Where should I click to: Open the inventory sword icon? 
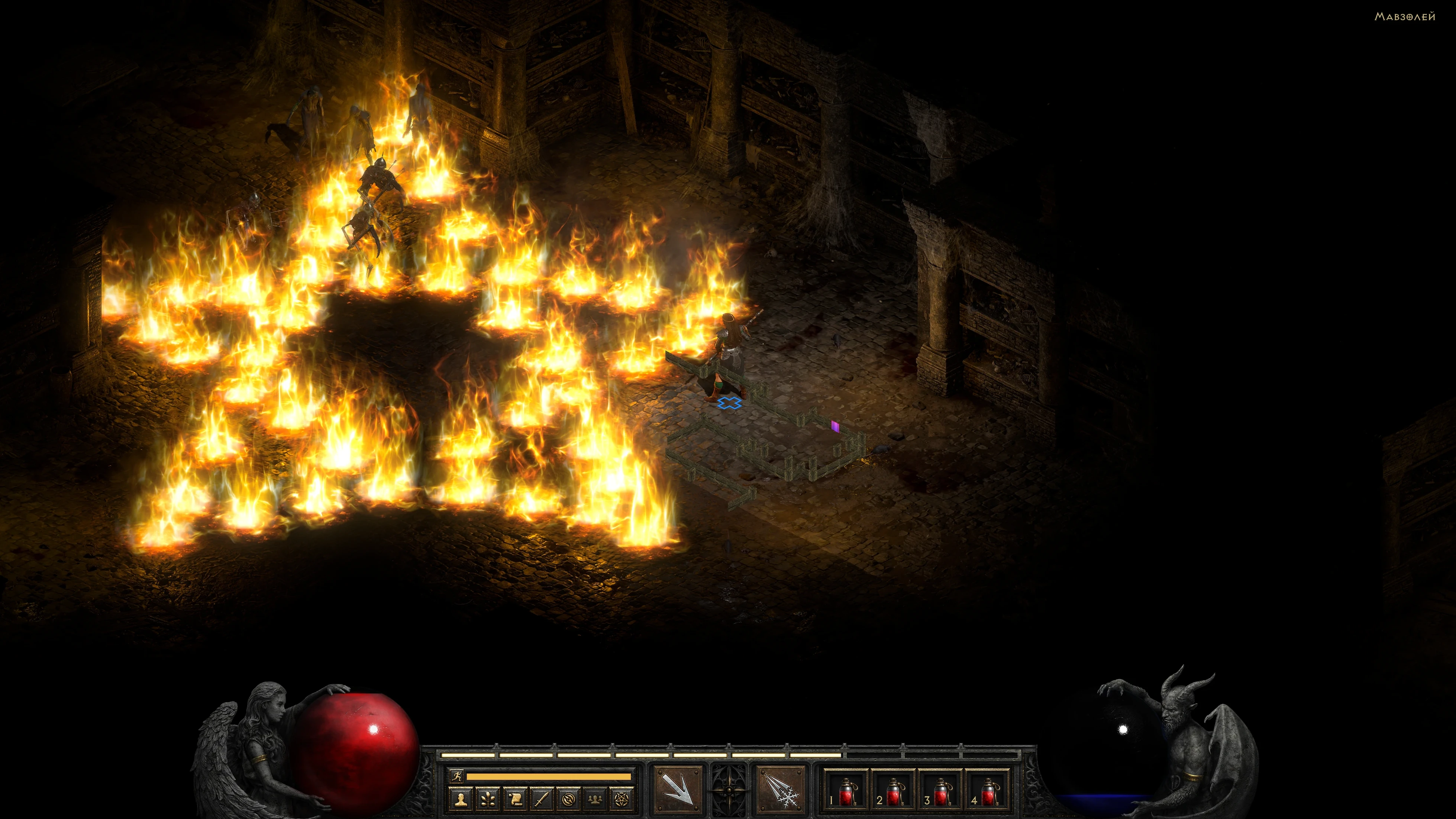point(542,799)
